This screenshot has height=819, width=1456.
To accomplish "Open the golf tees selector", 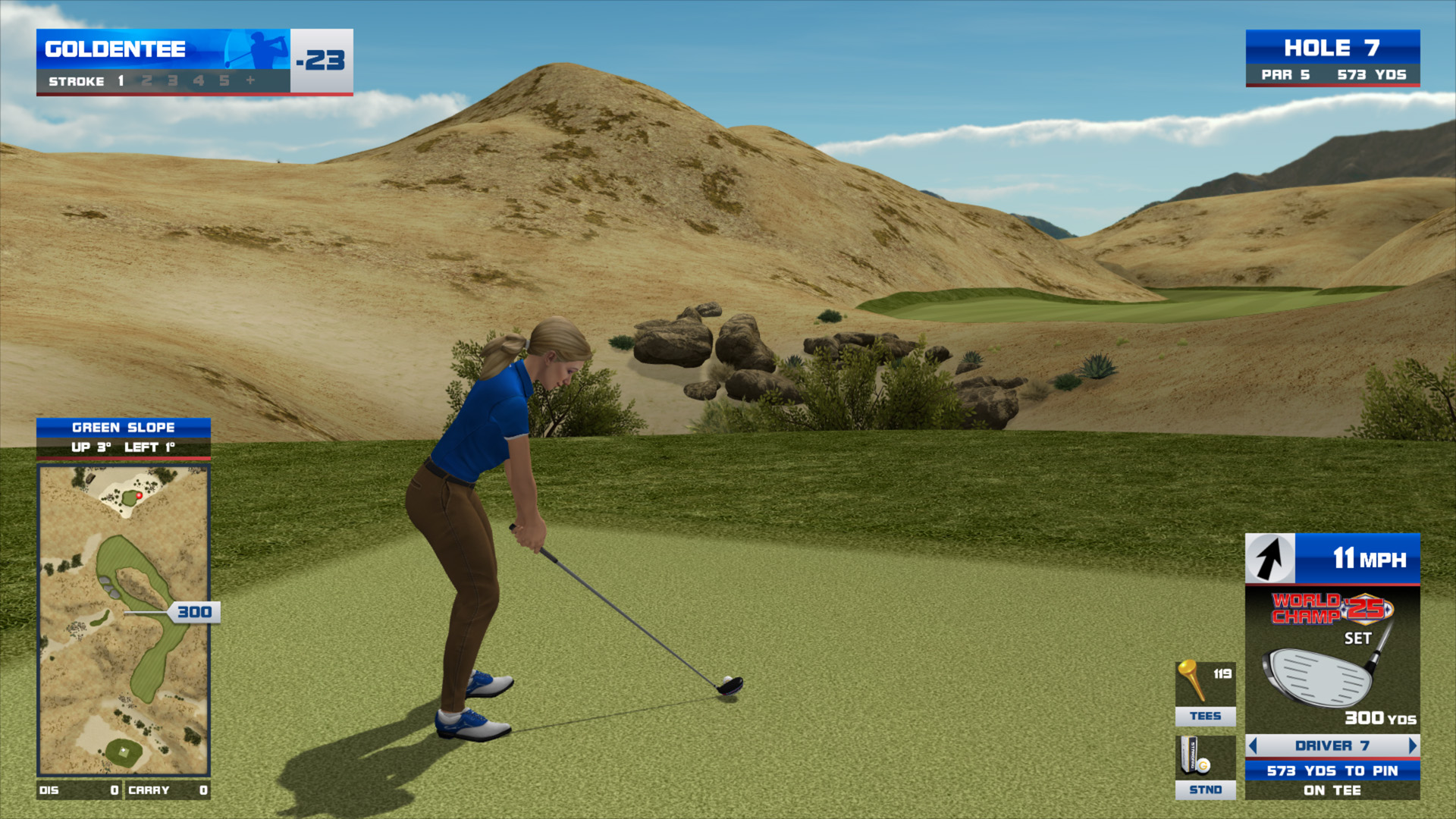I will click(1205, 693).
